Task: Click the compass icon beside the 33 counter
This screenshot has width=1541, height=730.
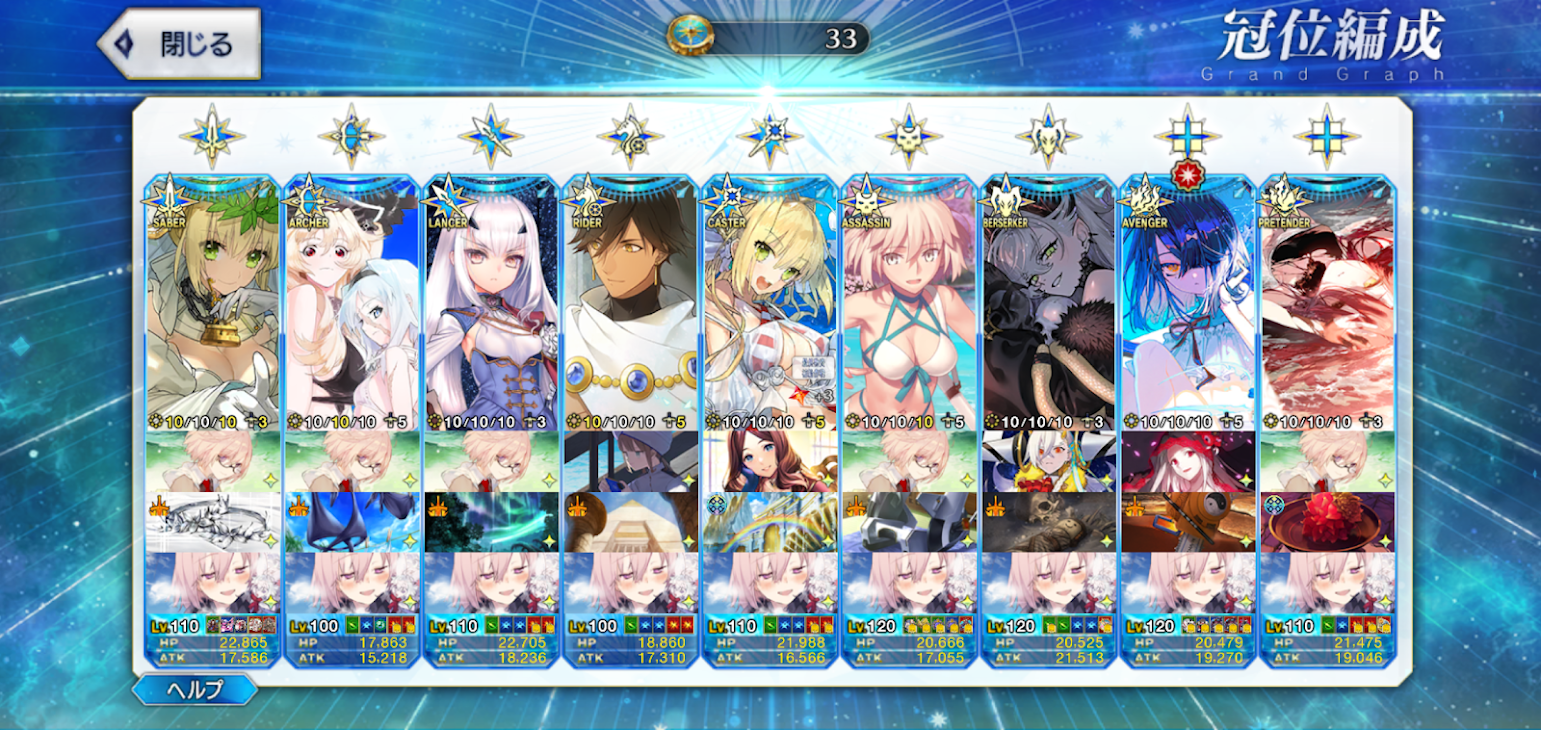Action: point(690,35)
